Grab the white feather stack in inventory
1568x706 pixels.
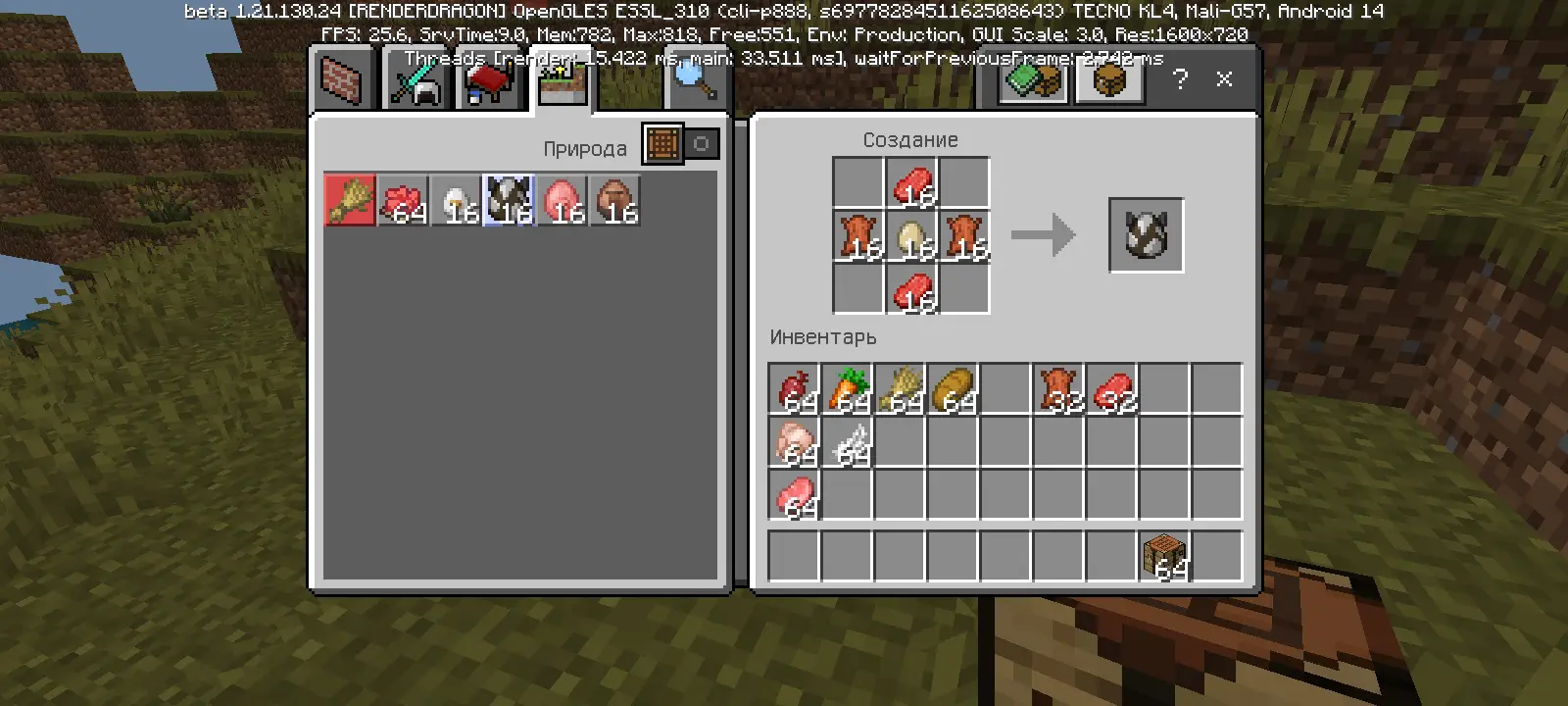pos(847,442)
